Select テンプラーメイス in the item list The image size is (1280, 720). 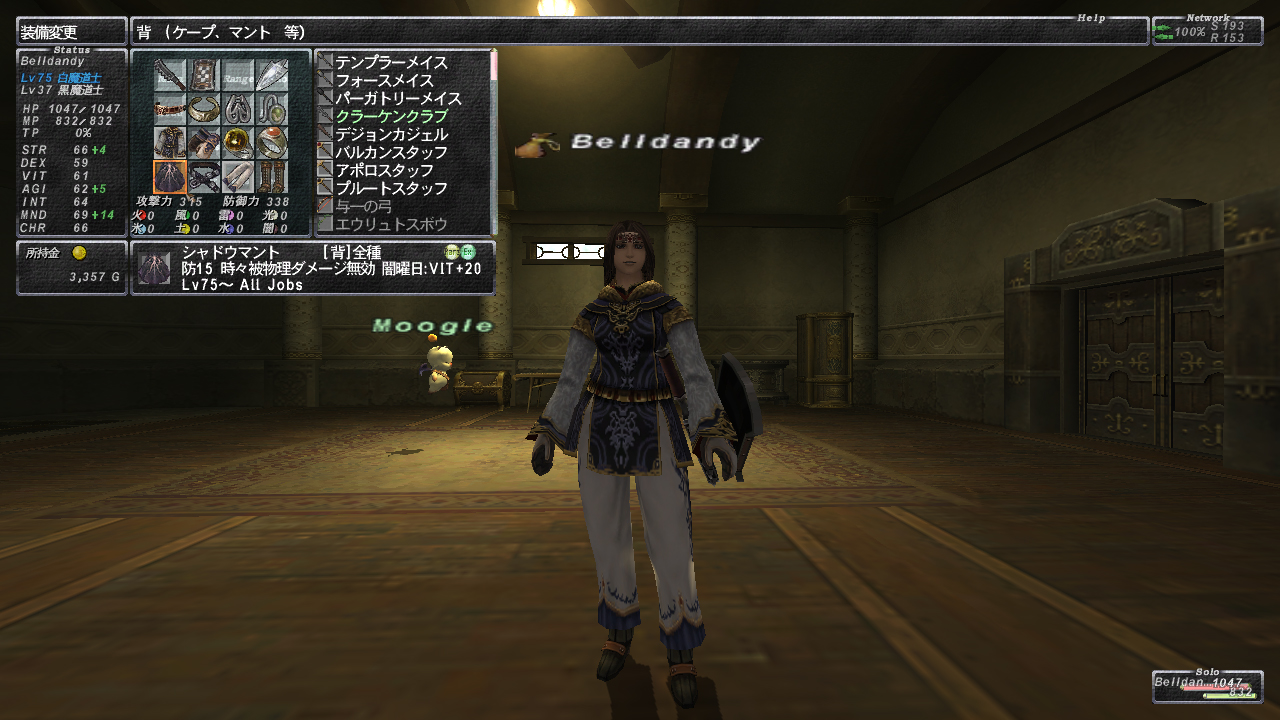click(391, 63)
